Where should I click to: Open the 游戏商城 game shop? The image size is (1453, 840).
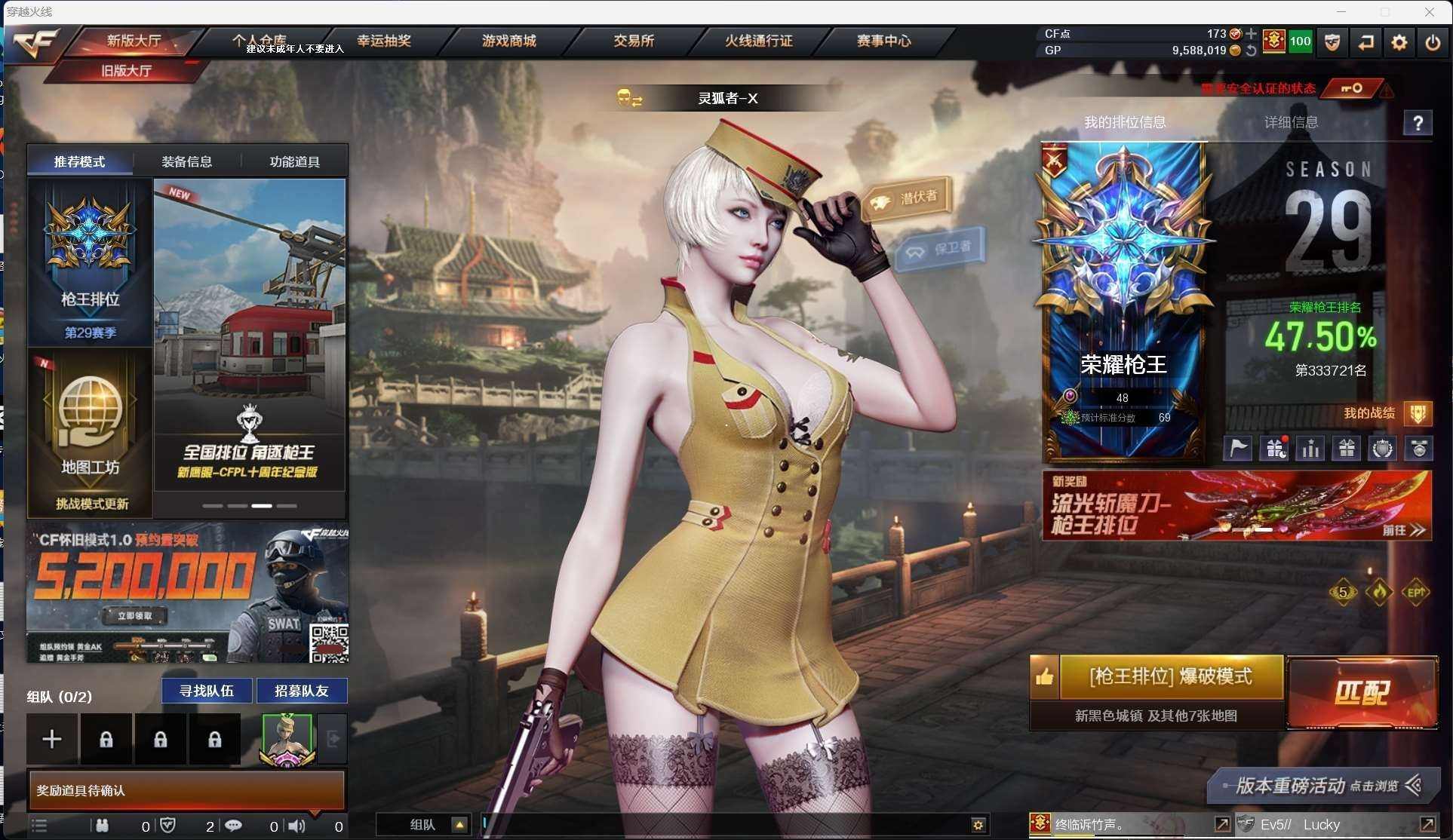click(509, 41)
